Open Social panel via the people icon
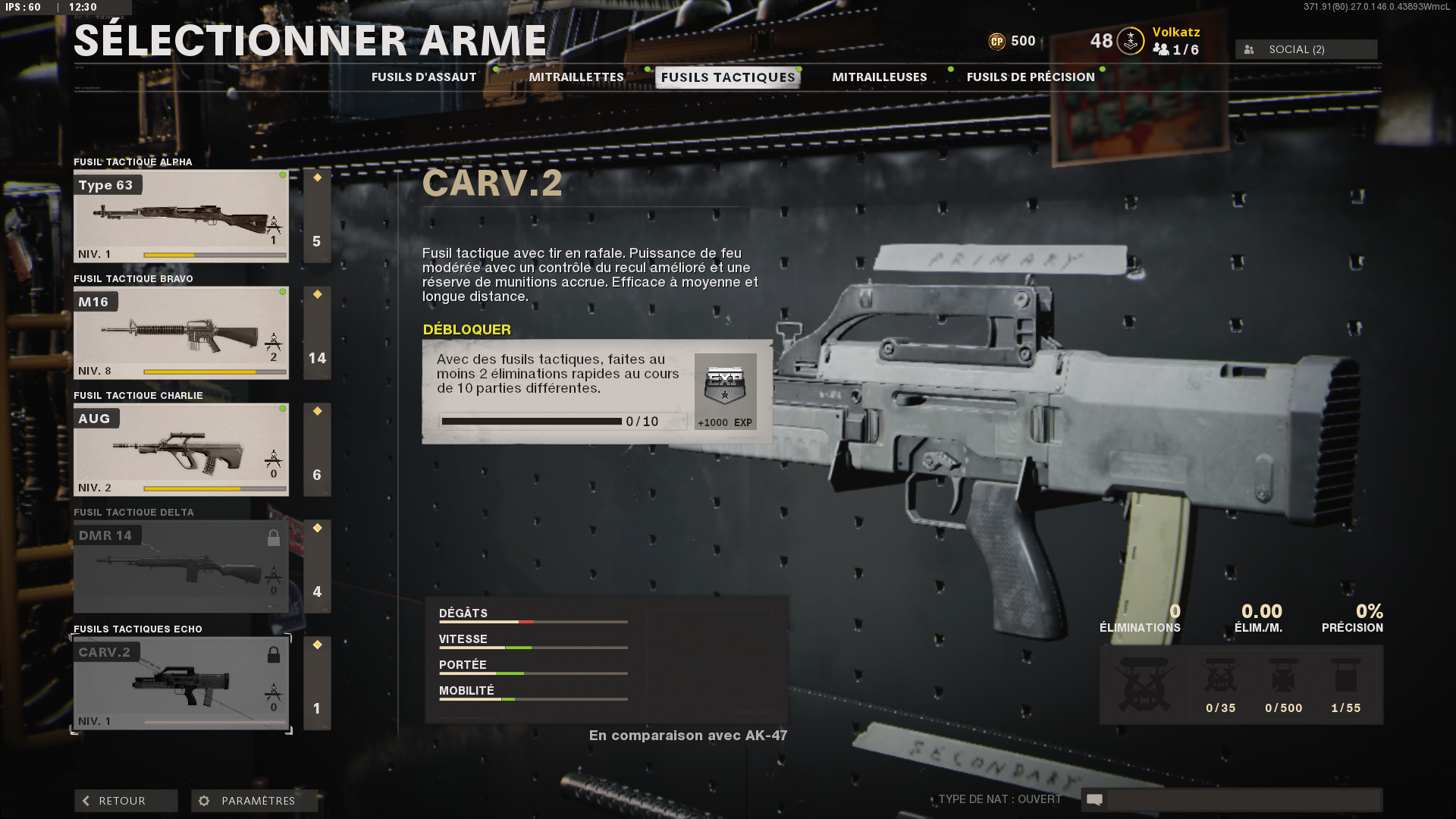This screenshot has height=819, width=1456. [x=1247, y=49]
